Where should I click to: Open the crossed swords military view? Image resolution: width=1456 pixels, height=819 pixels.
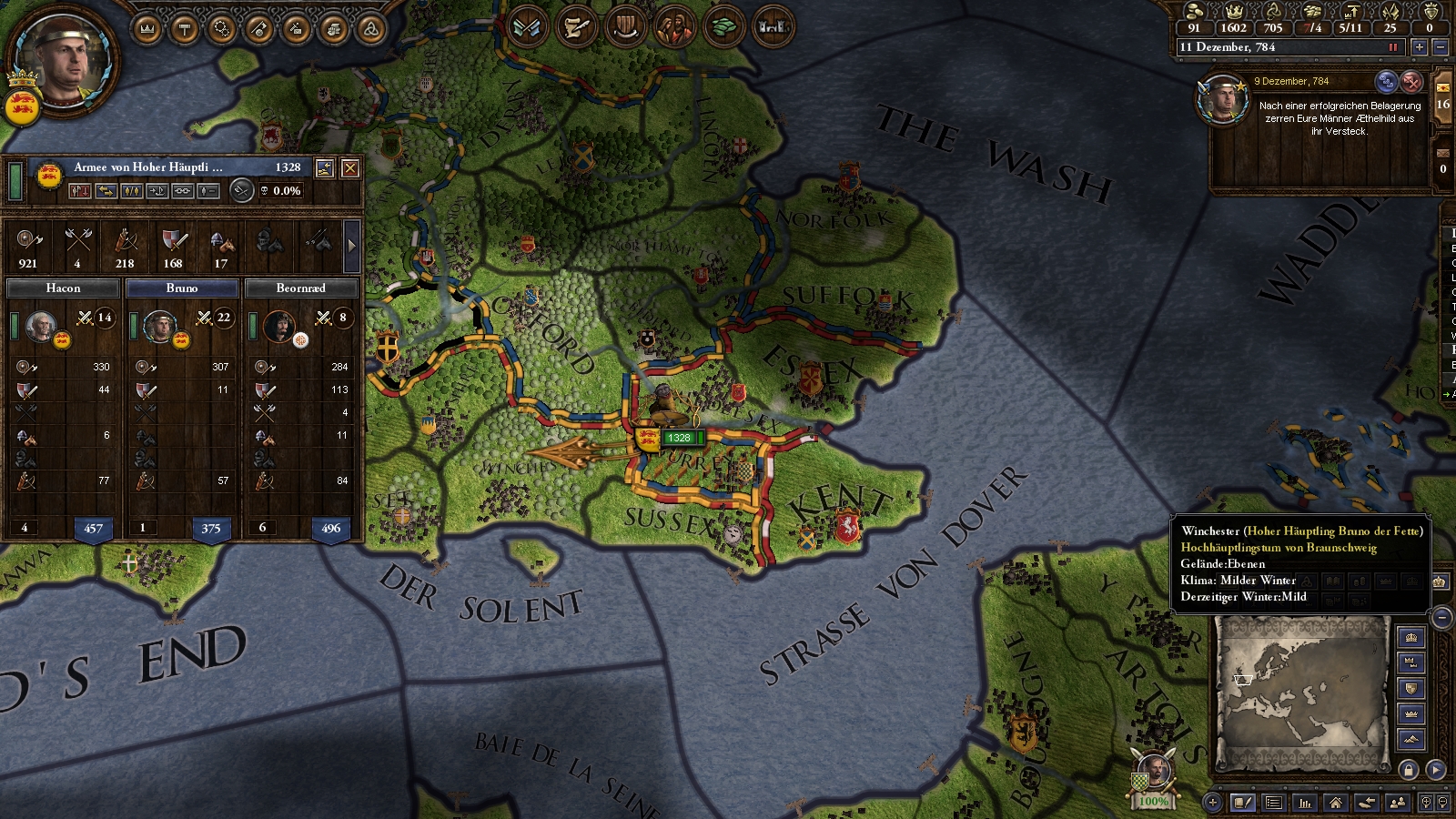[x=527, y=27]
